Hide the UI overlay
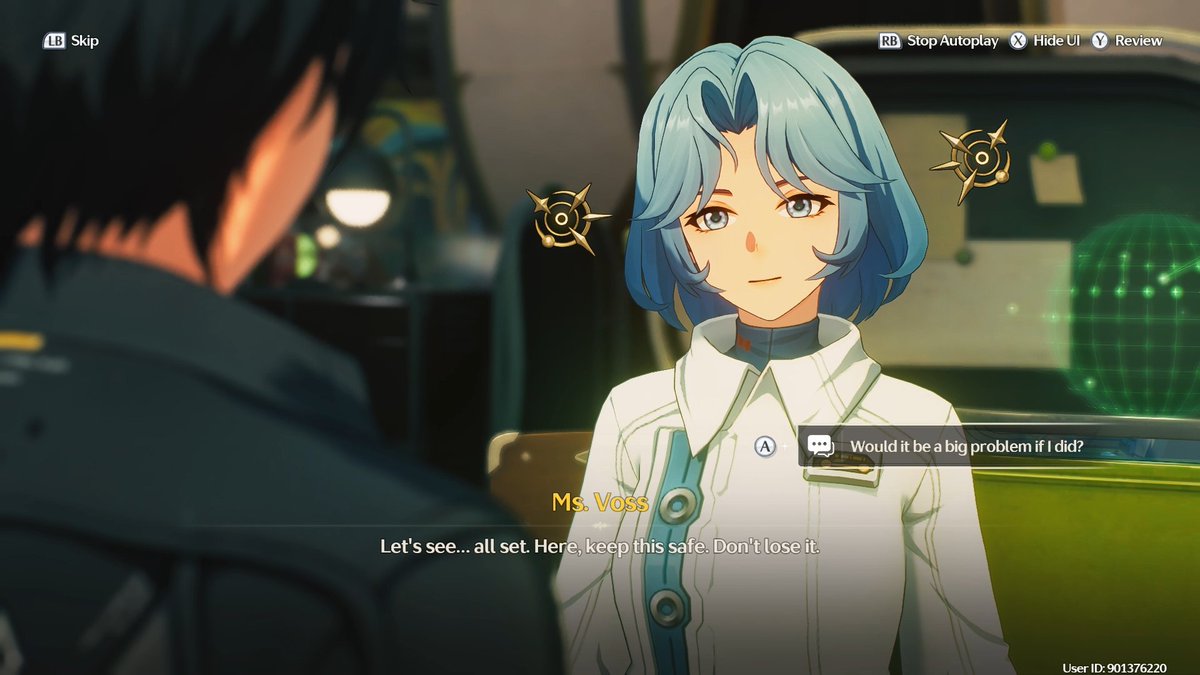This screenshot has width=1200, height=675. tap(1037, 41)
